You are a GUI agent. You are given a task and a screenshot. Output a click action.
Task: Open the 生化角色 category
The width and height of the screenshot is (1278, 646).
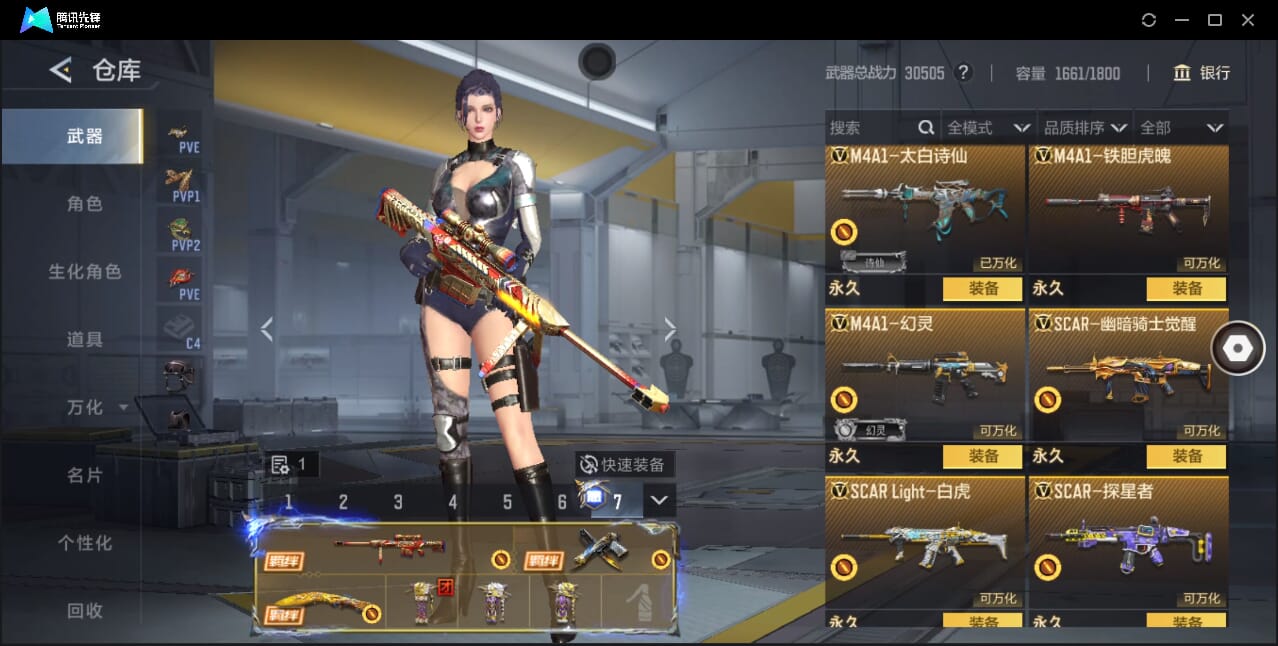tap(85, 272)
